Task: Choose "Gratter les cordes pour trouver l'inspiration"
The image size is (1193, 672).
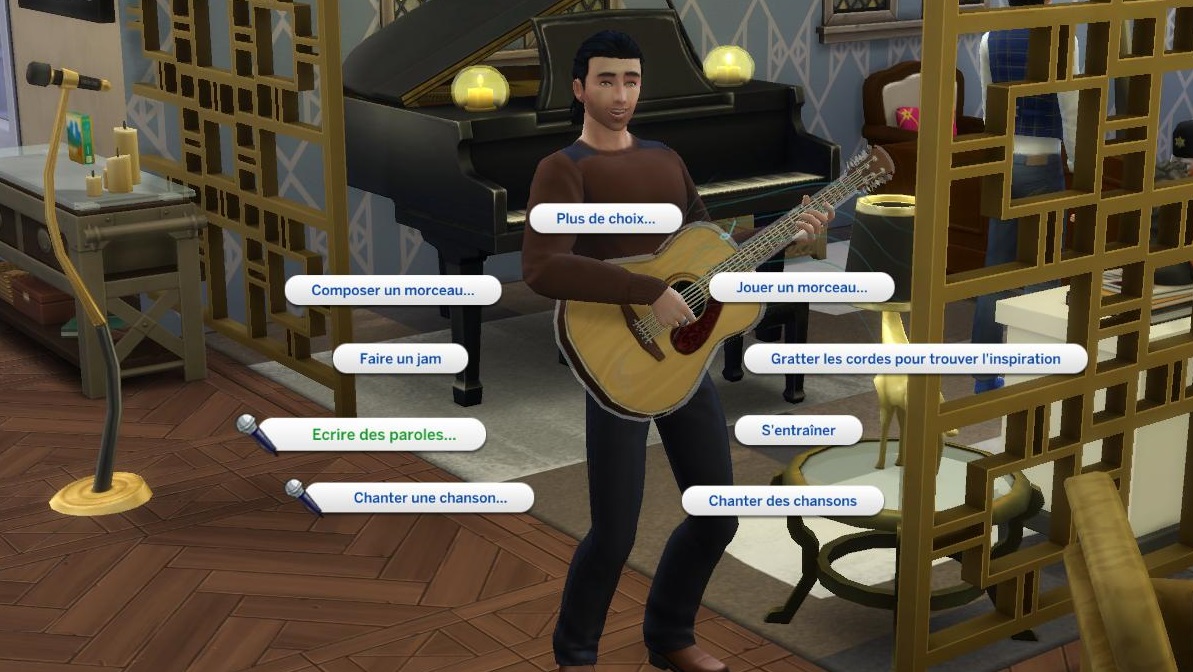Action: [x=915, y=359]
